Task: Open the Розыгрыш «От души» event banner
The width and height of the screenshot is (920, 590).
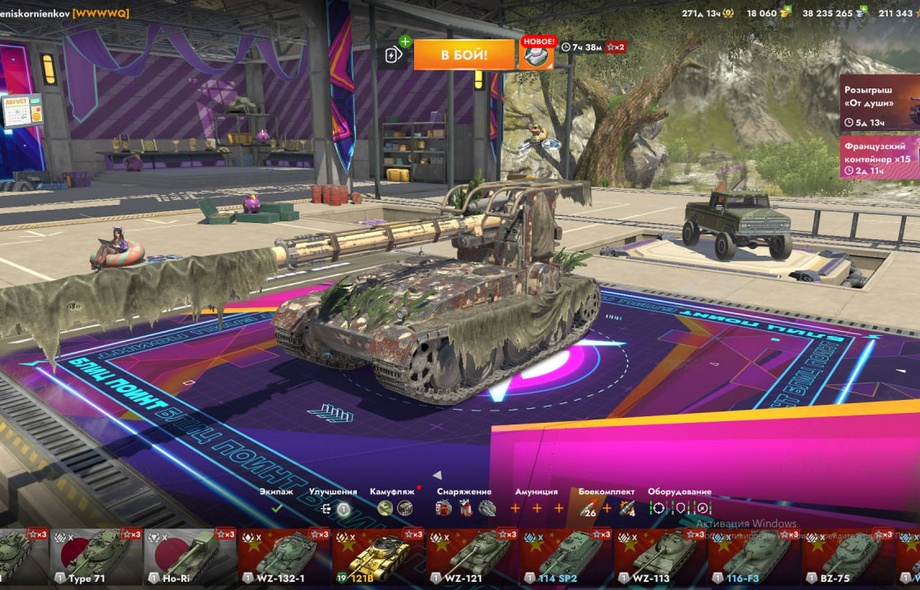Action: point(879,102)
